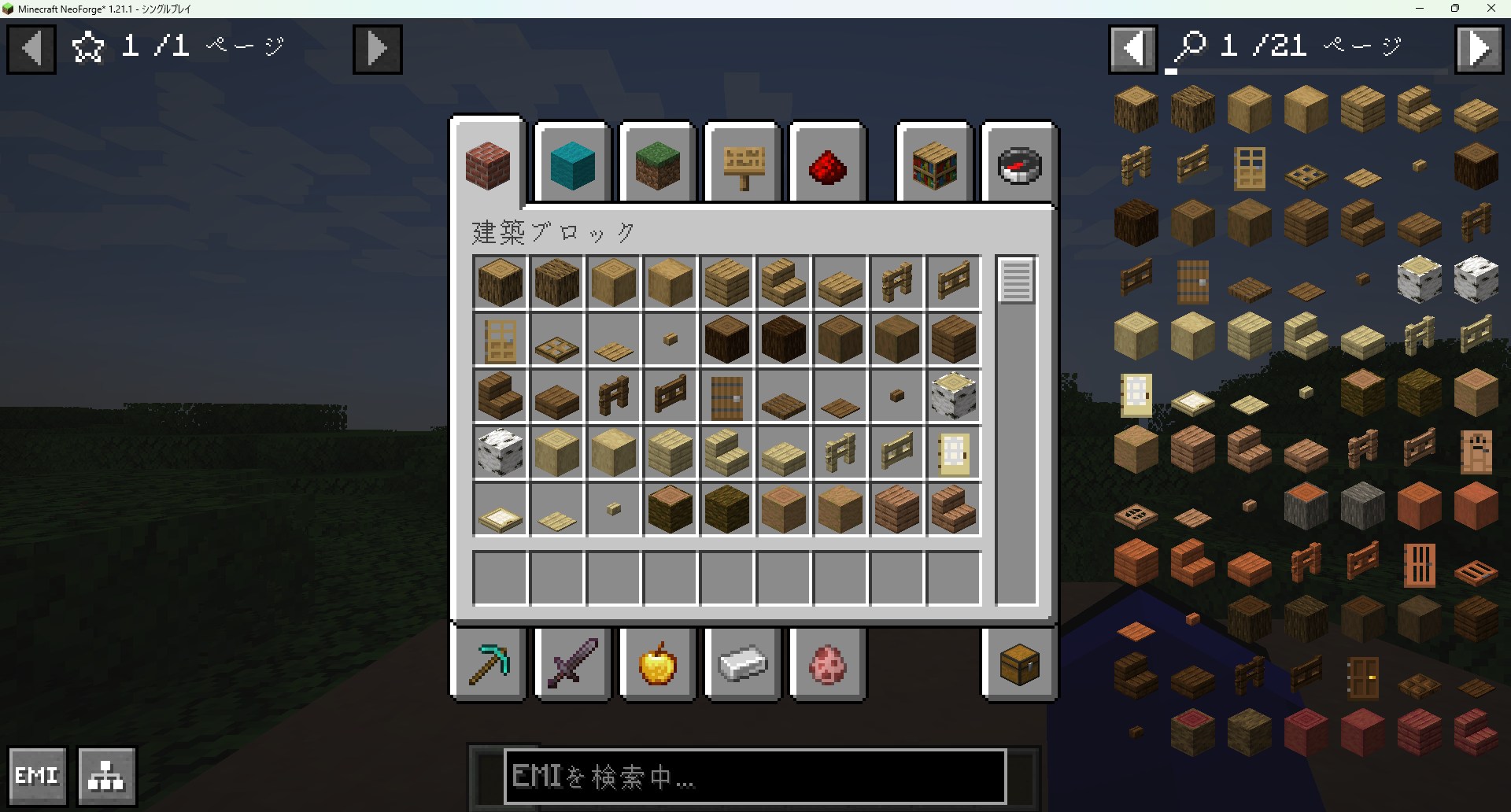Select the Spawn Eggs tab
The image size is (1511, 812).
[x=828, y=664]
